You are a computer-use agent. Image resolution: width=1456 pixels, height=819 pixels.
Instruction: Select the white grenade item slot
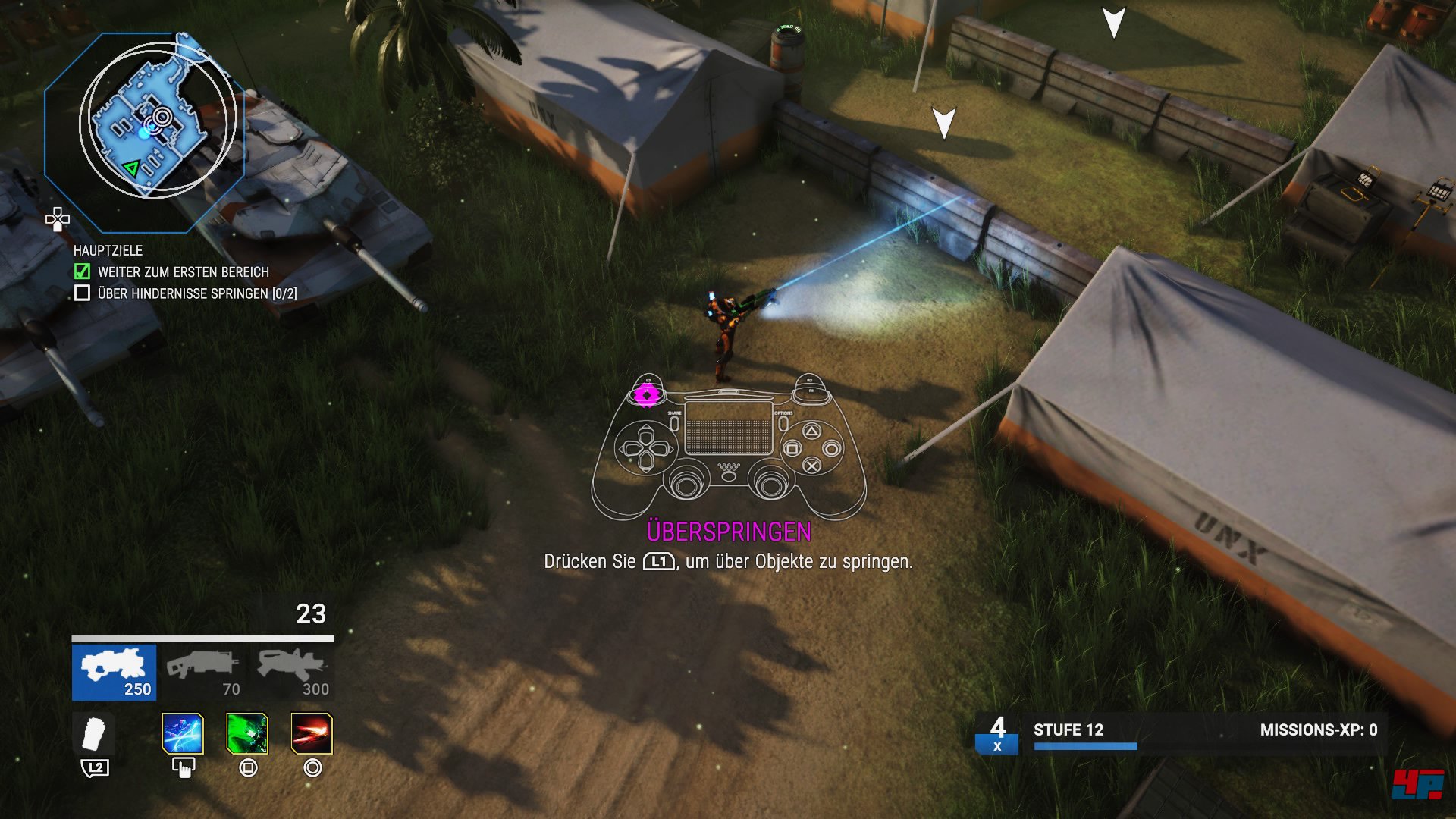[94, 734]
